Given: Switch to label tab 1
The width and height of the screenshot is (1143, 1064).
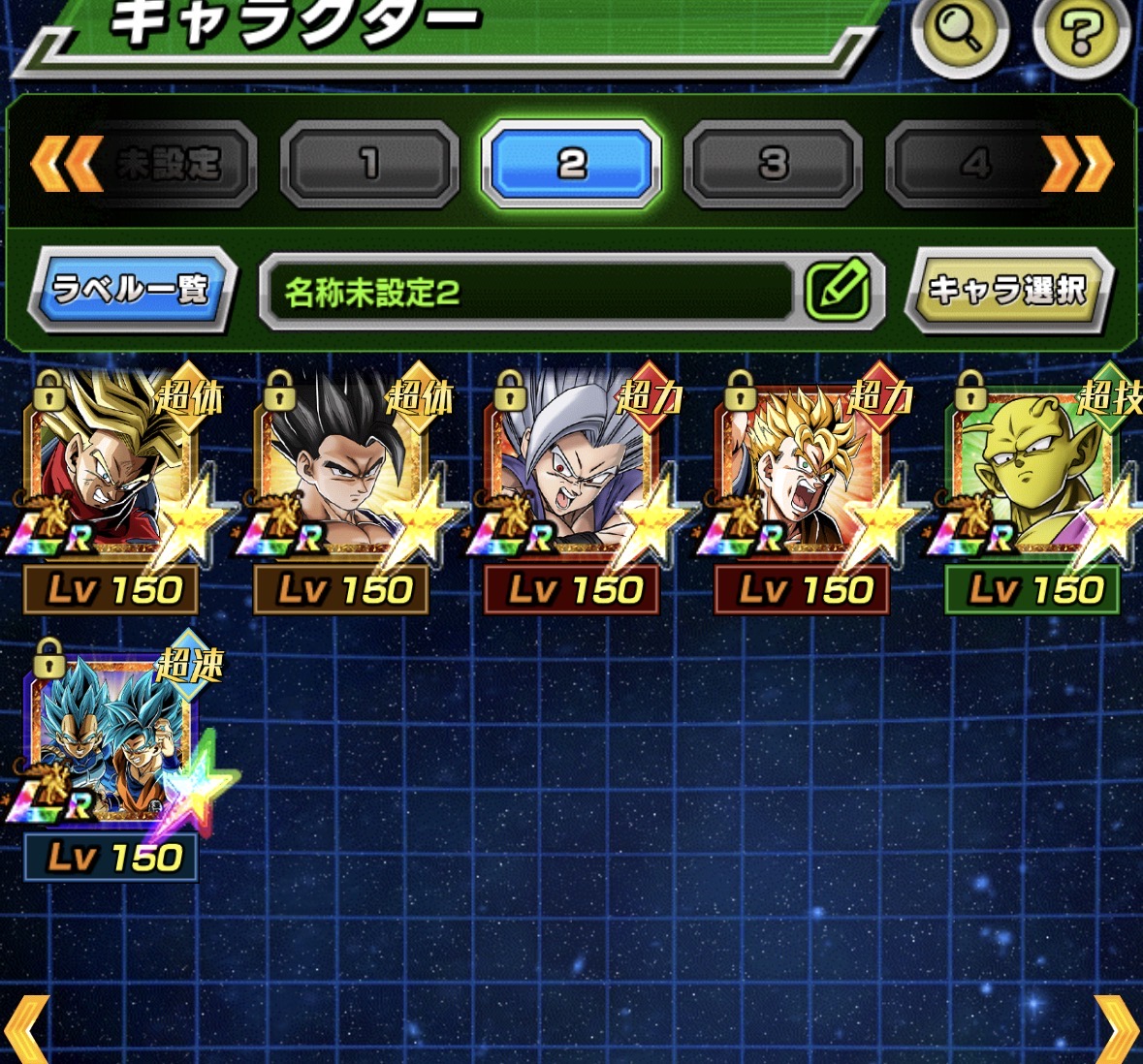Looking at the screenshot, I should (369, 164).
